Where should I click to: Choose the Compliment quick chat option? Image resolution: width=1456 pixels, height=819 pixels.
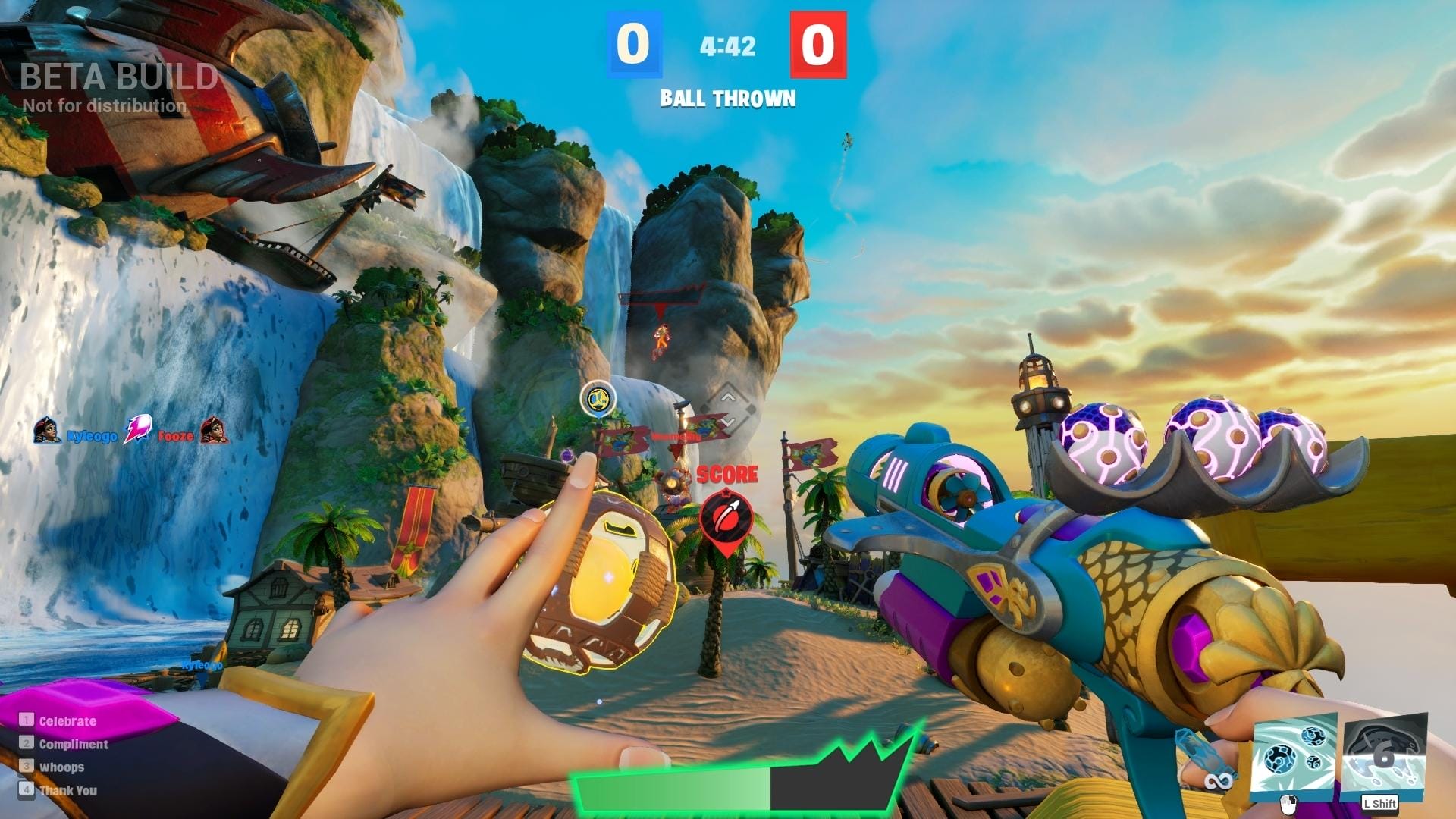pos(73,744)
